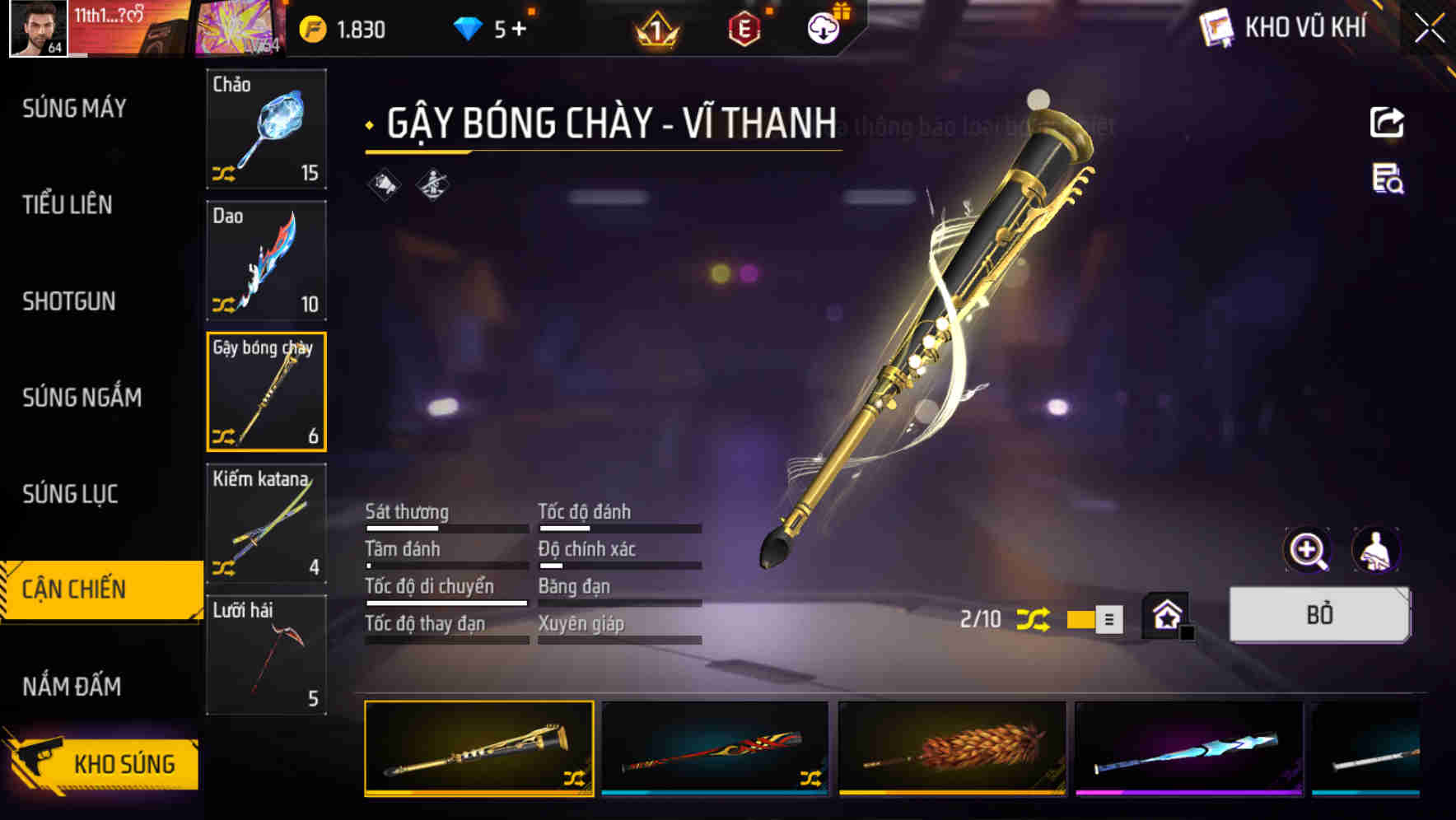Screen dimensions: 1456x820
Task: Select the red baseball bat skin thumbnail
Action: pos(714,748)
